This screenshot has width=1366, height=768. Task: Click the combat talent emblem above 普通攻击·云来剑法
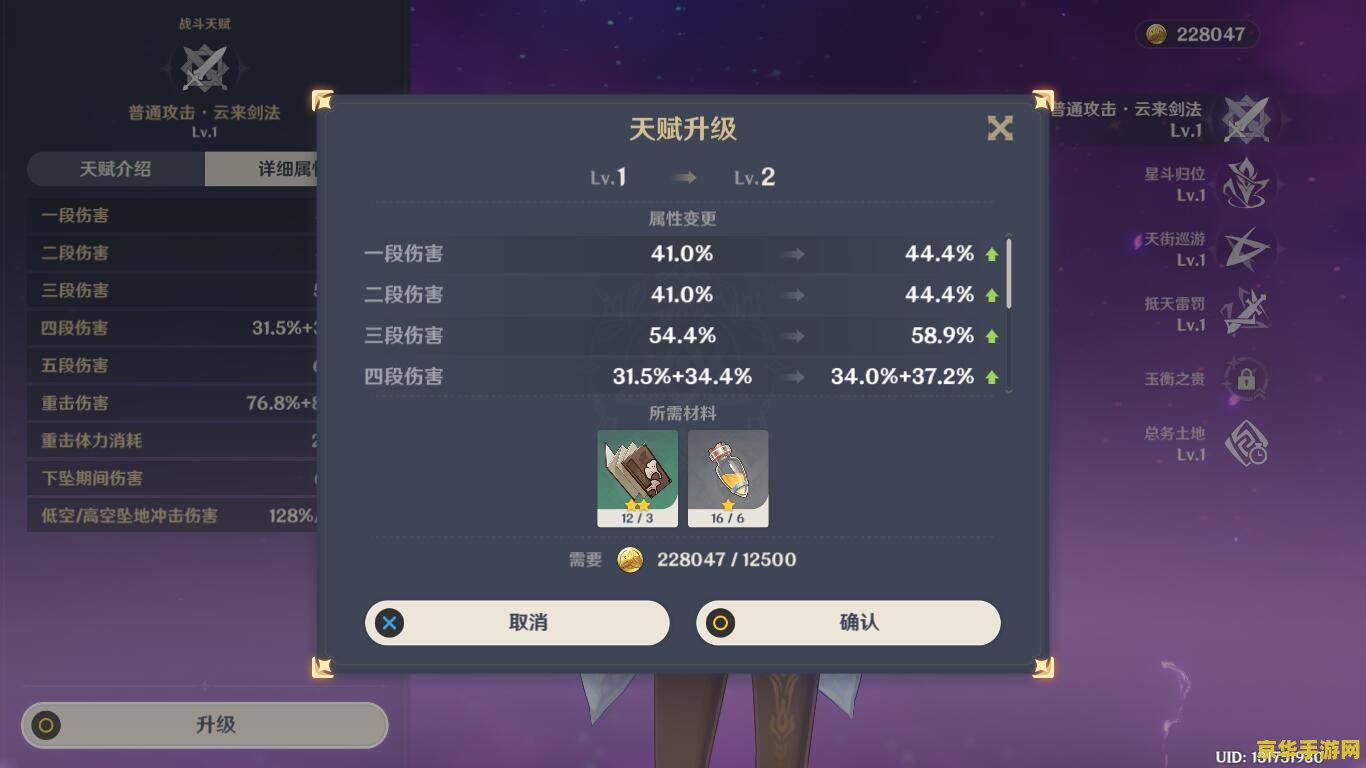[205, 68]
